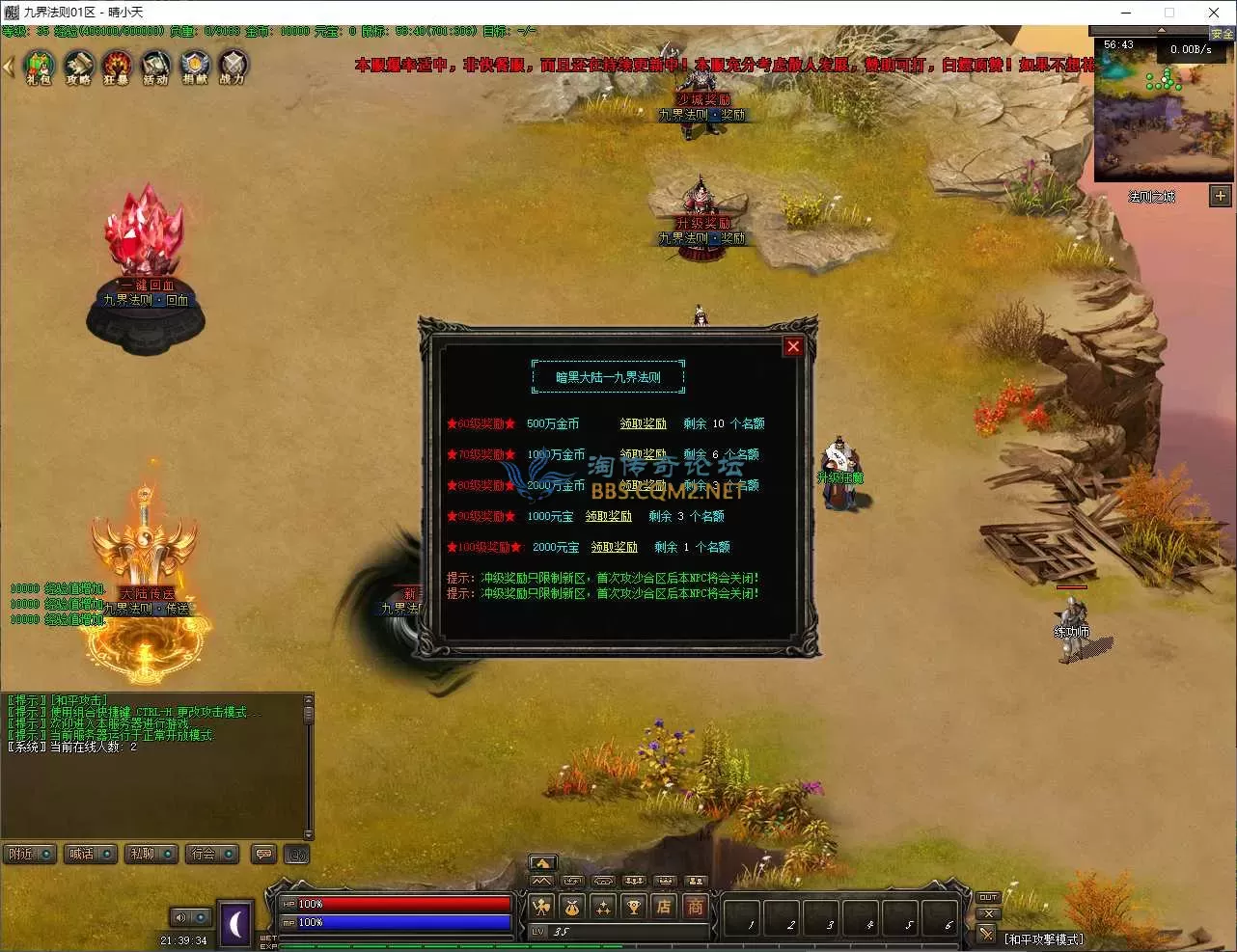Viewport: 1237px width, 952px height.
Task: Claim the level 60 reward (500万金币)
Action: coord(643,423)
